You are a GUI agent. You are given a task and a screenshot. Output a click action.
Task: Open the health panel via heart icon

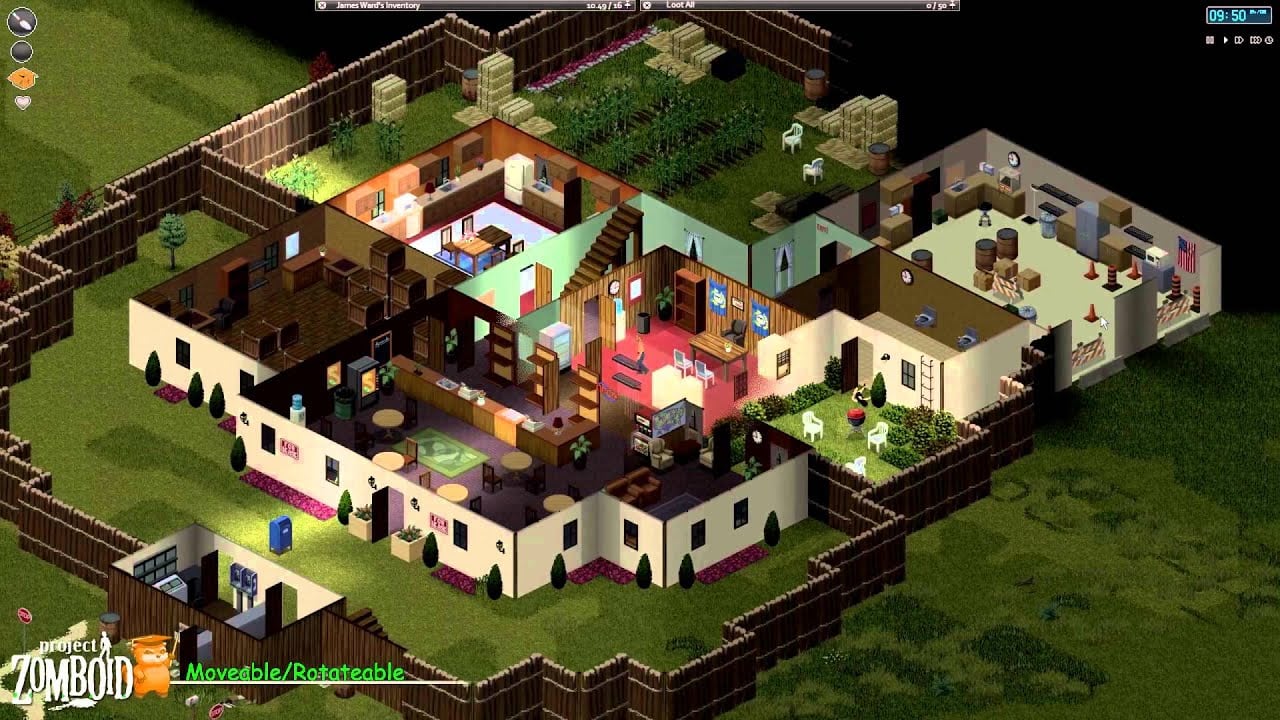coord(23,101)
